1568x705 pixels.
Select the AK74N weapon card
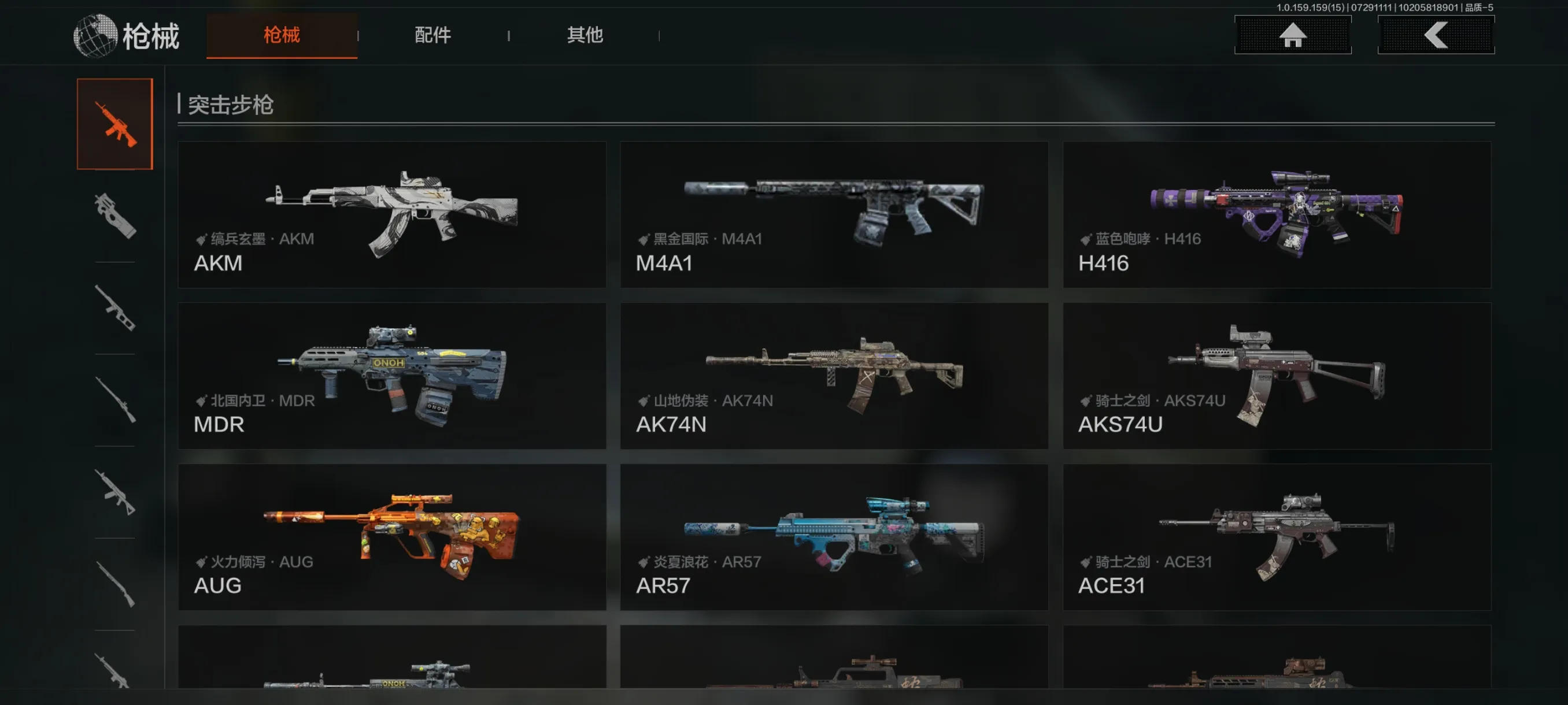click(x=833, y=376)
